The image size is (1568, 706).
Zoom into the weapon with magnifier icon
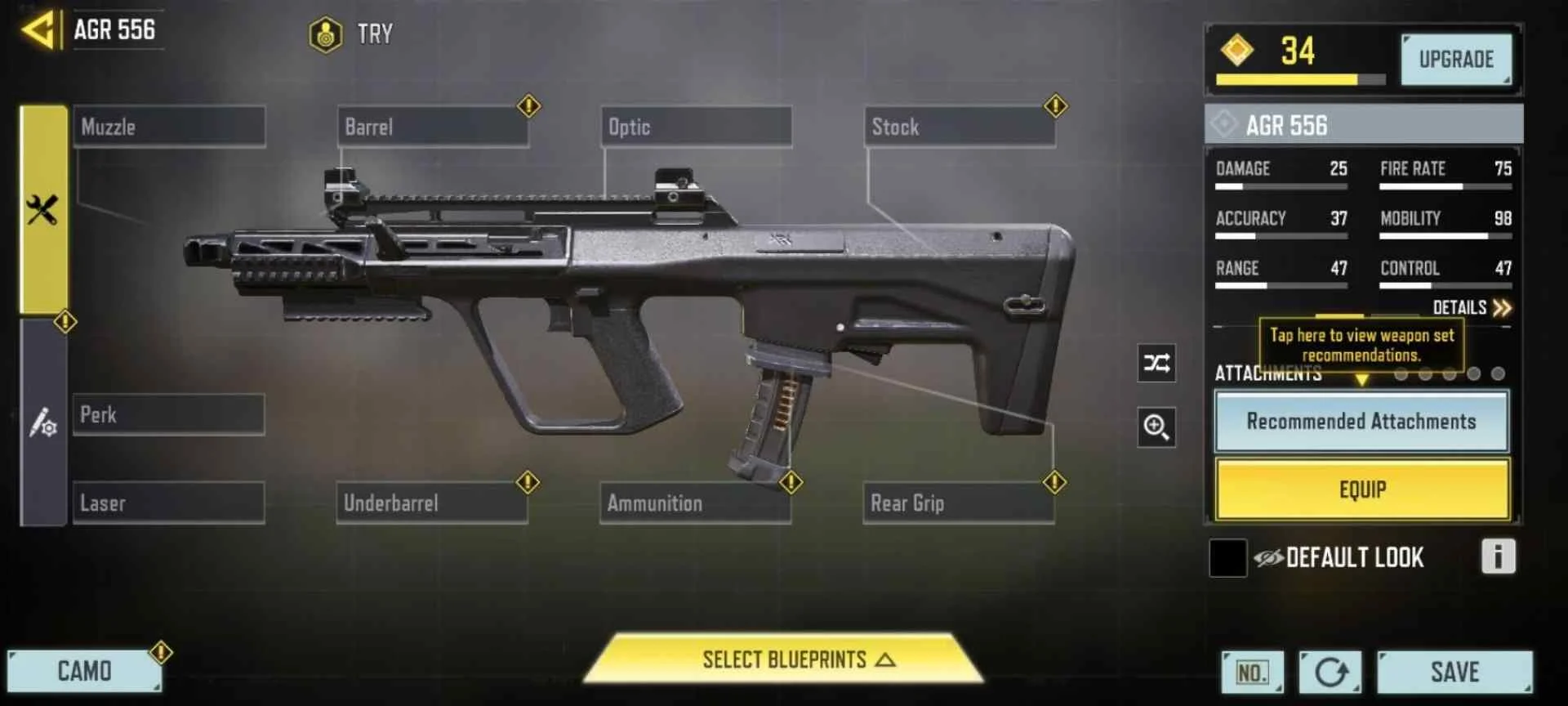[x=1156, y=428]
